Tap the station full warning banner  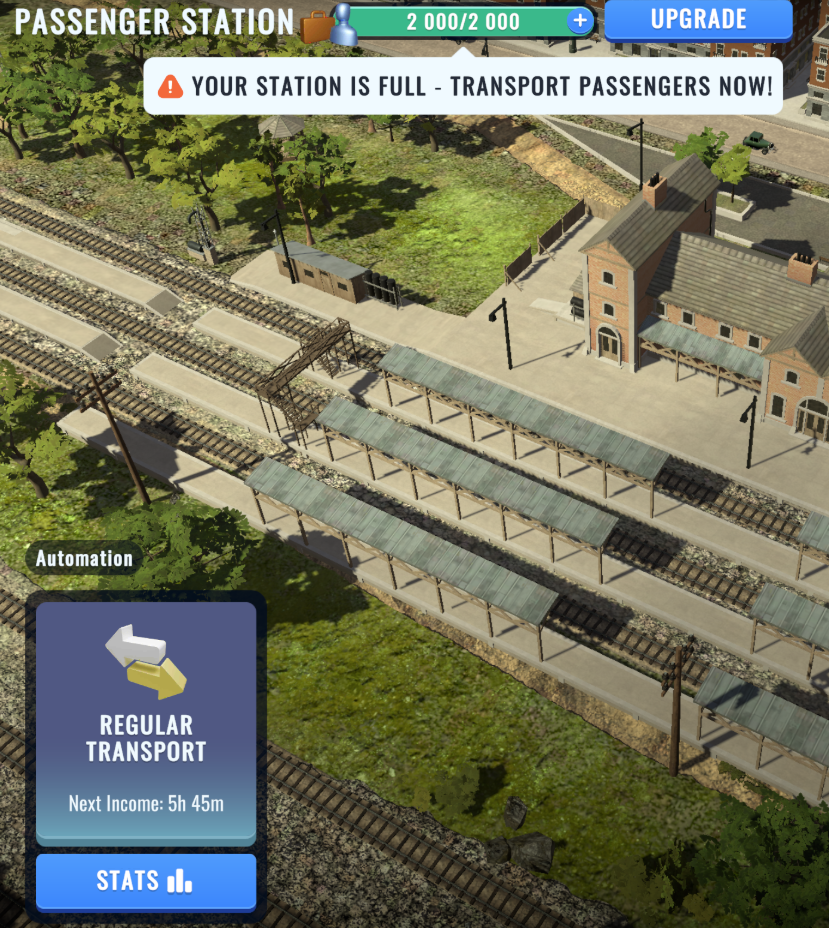pyautogui.click(x=465, y=86)
